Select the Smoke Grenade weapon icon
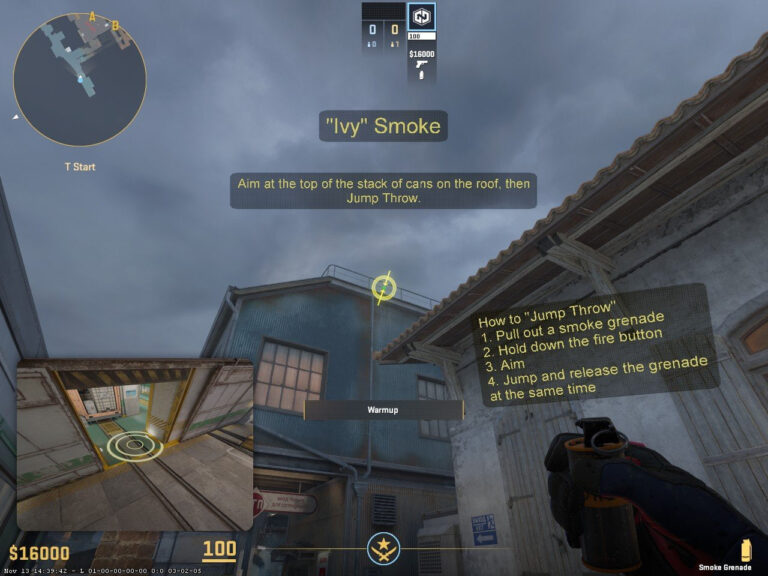 (x=744, y=549)
